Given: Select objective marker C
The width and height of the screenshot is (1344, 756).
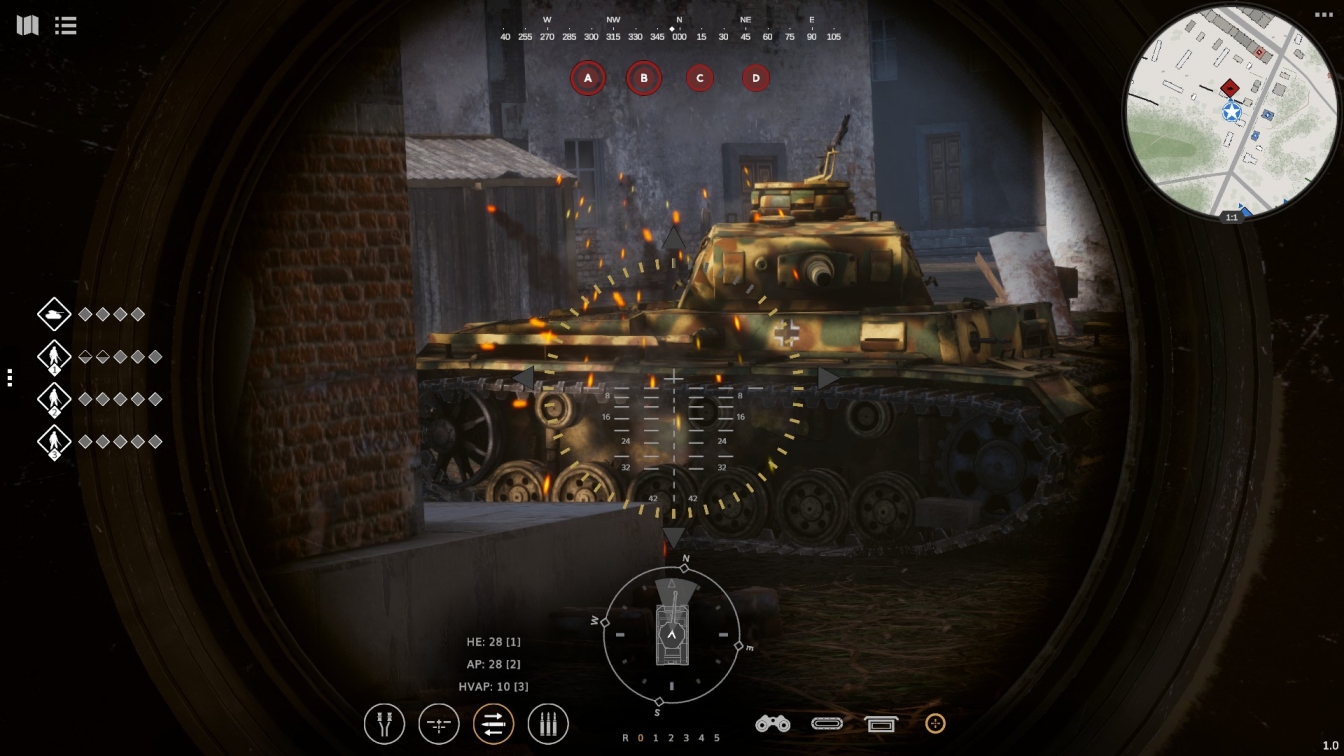Looking at the screenshot, I should (700, 78).
